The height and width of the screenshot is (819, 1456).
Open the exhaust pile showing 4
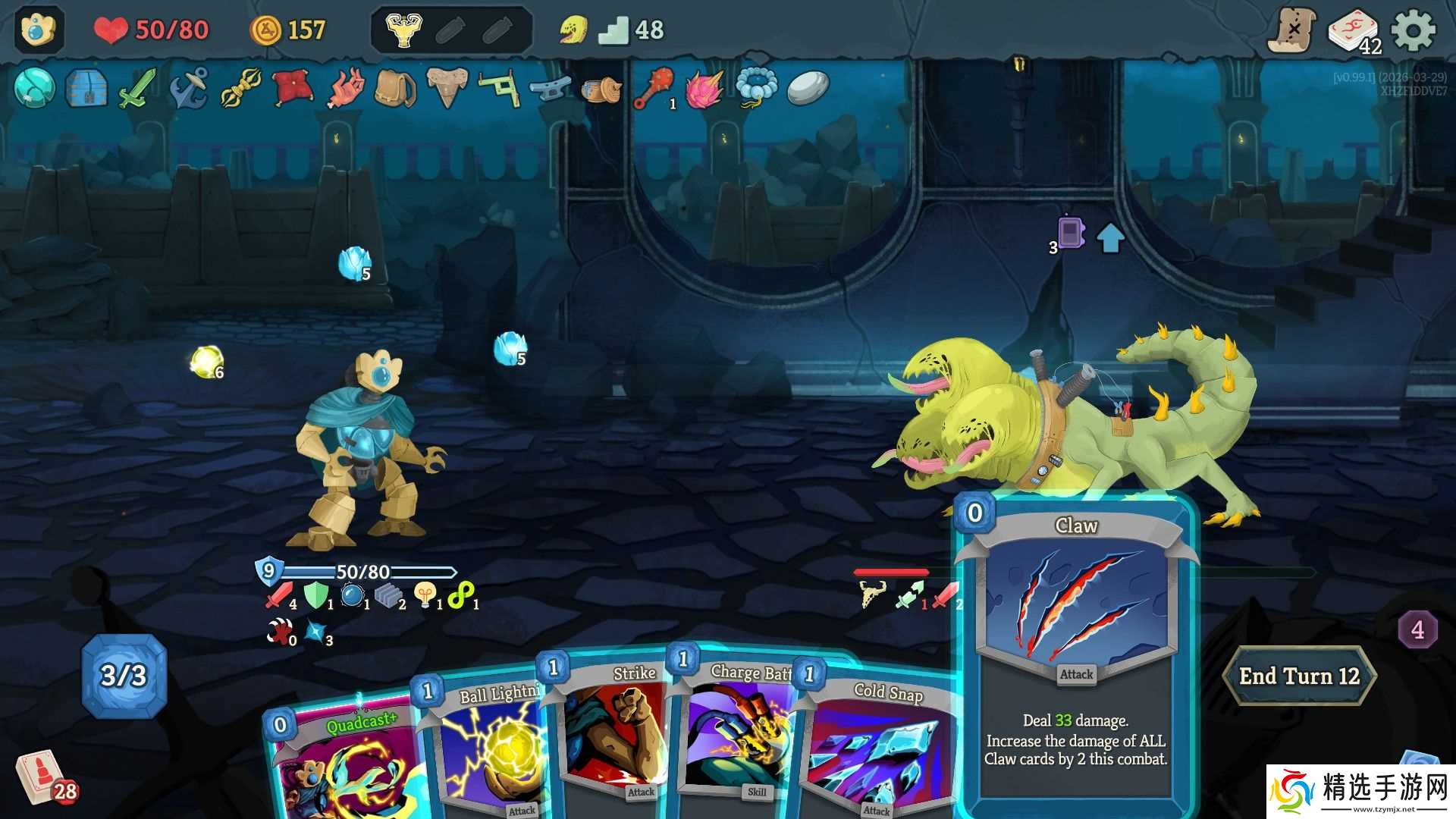[x=1417, y=629]
